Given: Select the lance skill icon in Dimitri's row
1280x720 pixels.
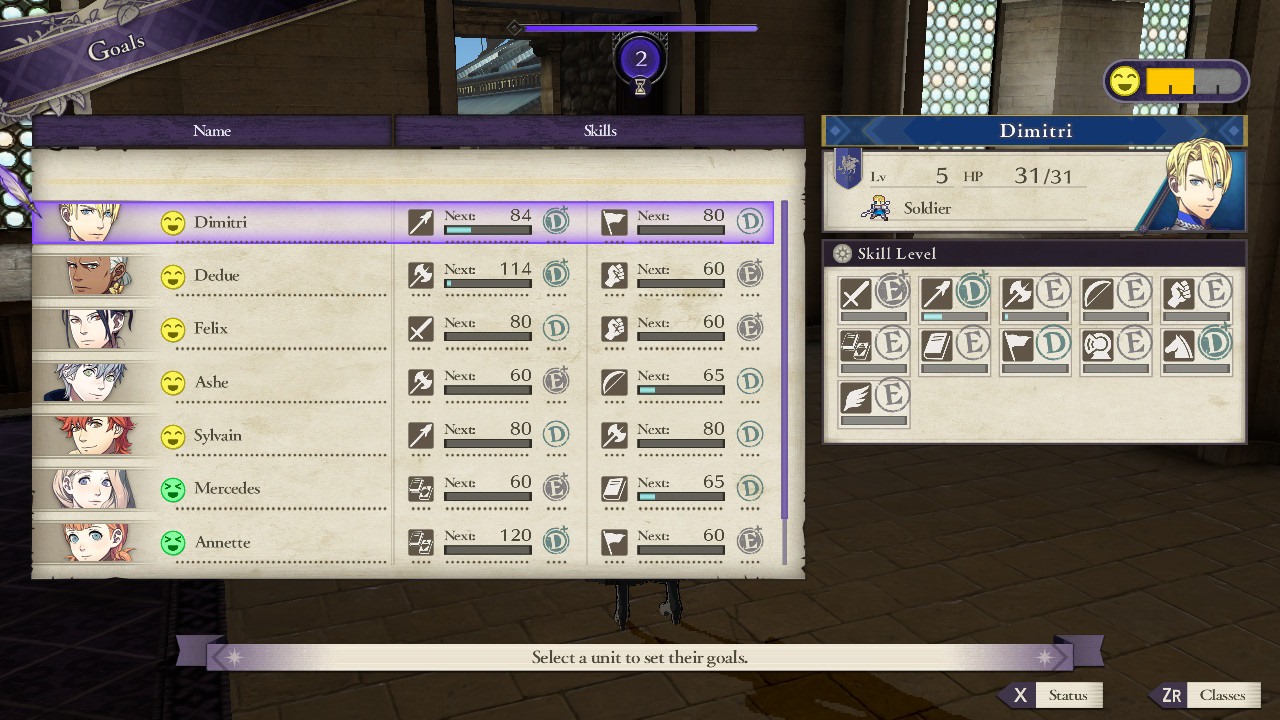Looking at the screenshot, I should (x=420, y=221).
